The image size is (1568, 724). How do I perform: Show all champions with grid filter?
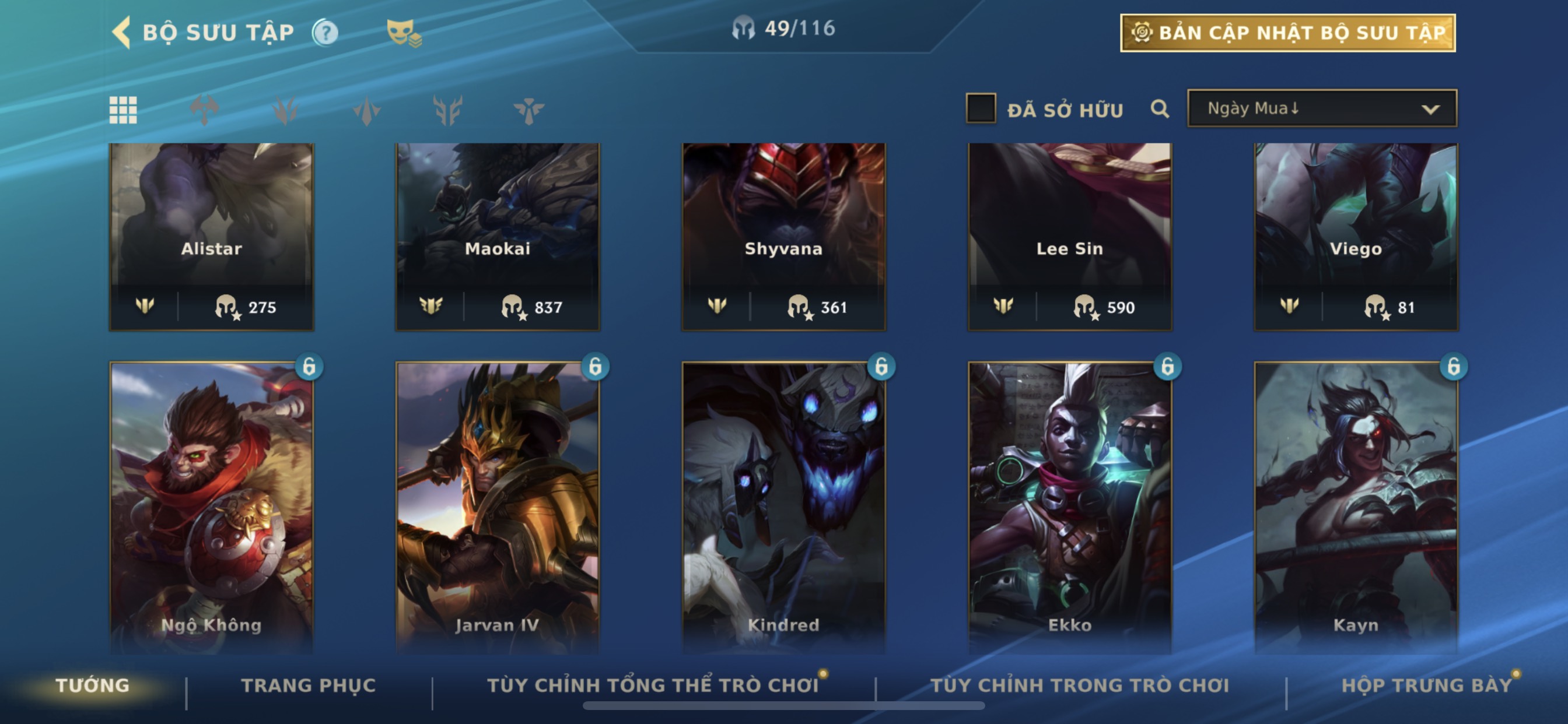pyautogui.click(x=123, y=110)
